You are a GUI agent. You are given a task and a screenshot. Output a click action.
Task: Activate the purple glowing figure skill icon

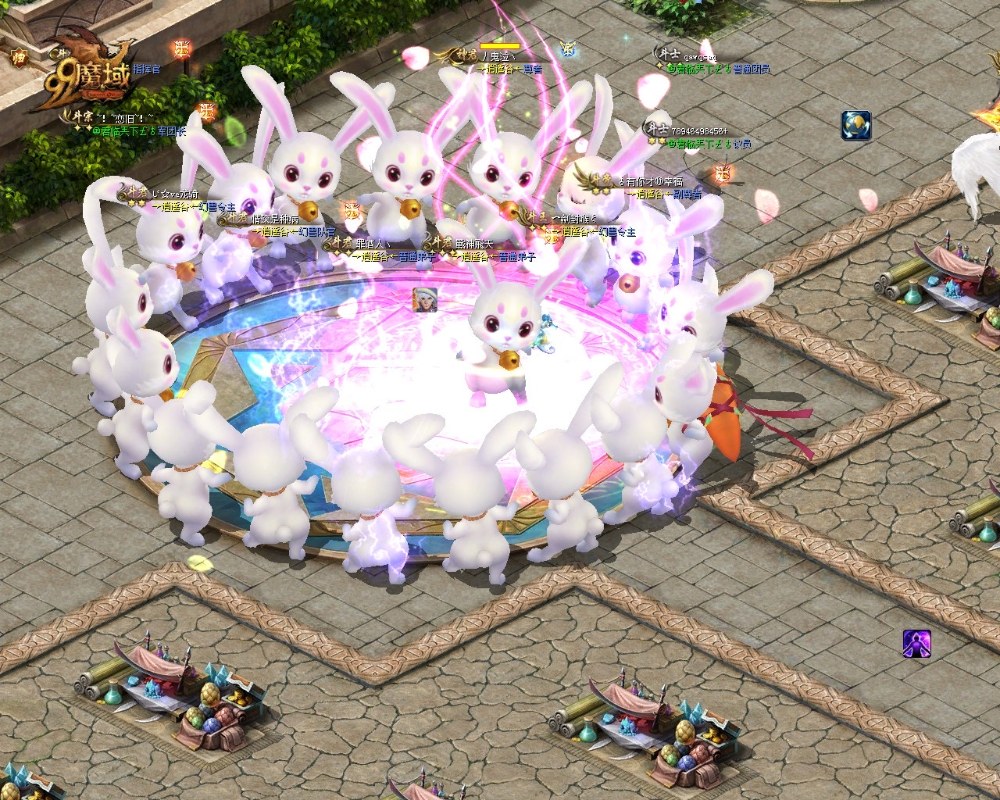click(x=916, y=645)
